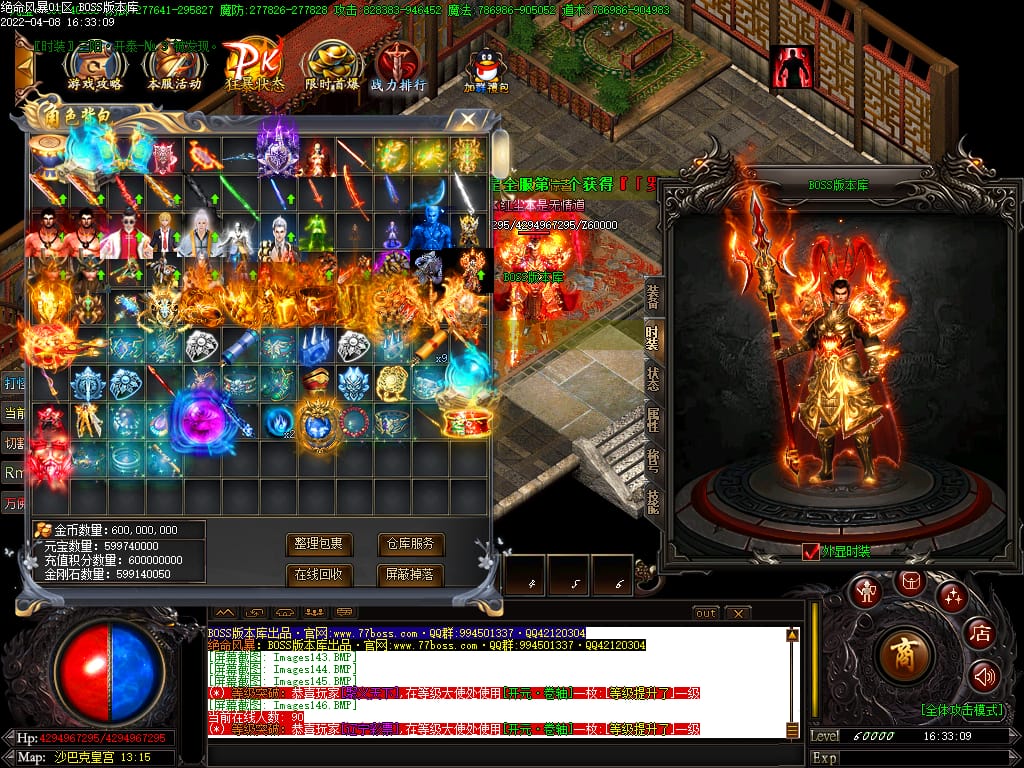Open the 技能 skills tab
Screen dimensions: 1024x768
click(652, 501)
